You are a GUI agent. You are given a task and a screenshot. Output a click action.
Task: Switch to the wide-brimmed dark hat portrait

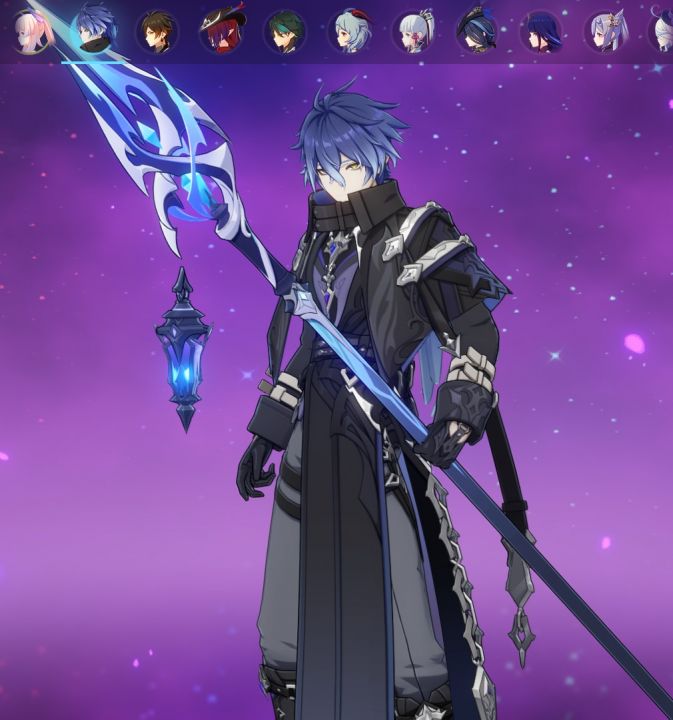pos(477,31)
